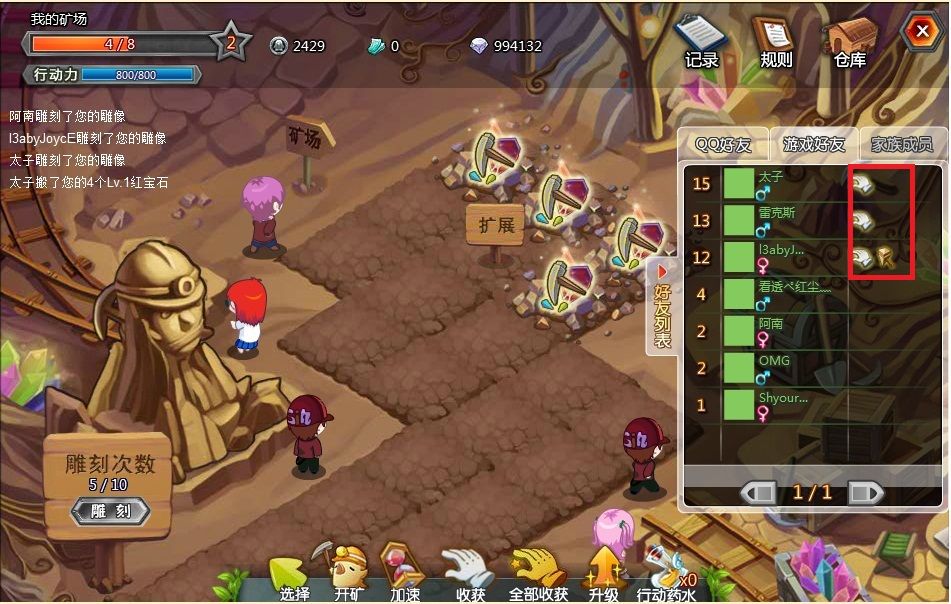The height and width of the screenshot is (604, 951).
Task: Open the 升级 upgrade option
Action: pos(604,577)
